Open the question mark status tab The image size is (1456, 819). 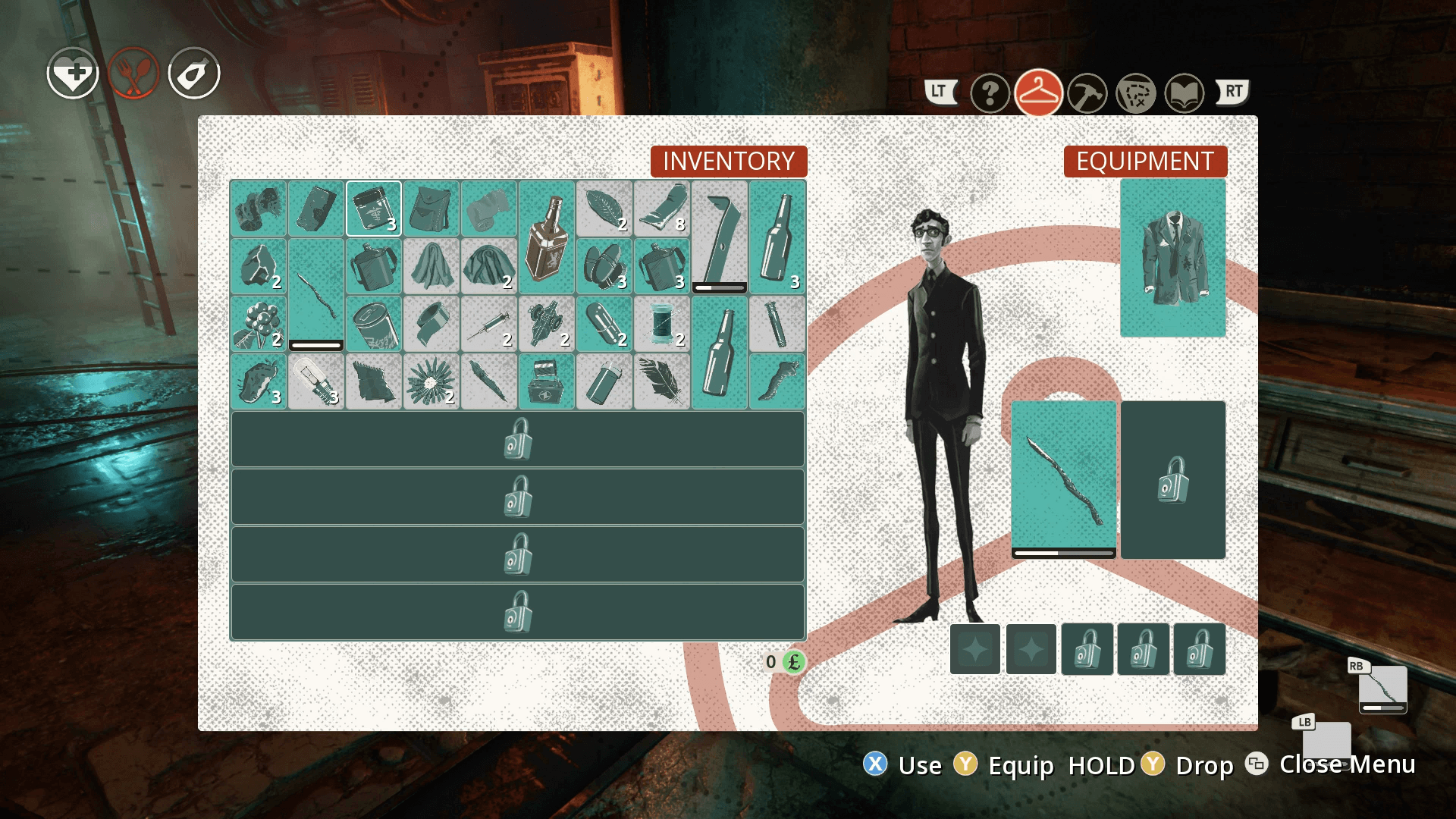[990, 93]
